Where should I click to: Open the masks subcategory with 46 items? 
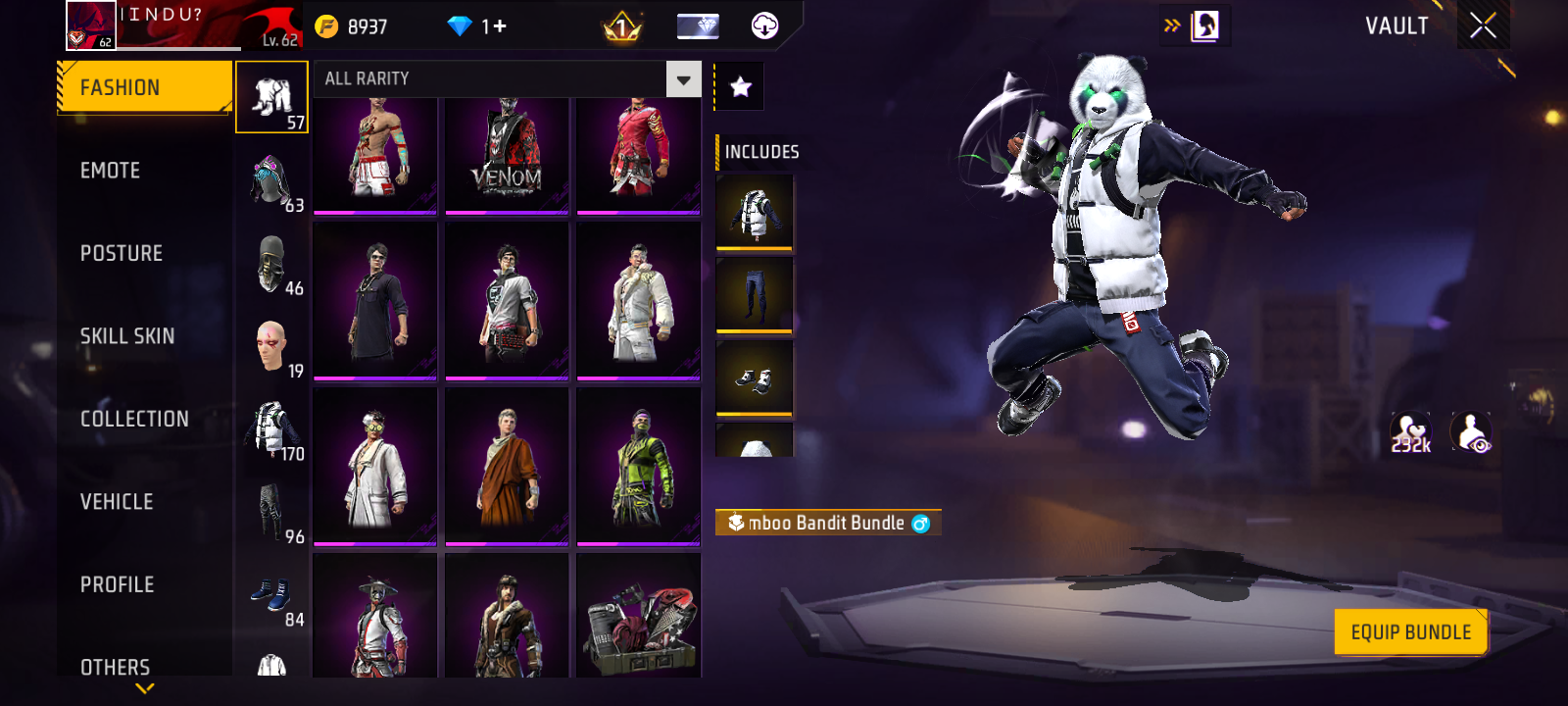point(272,267)
